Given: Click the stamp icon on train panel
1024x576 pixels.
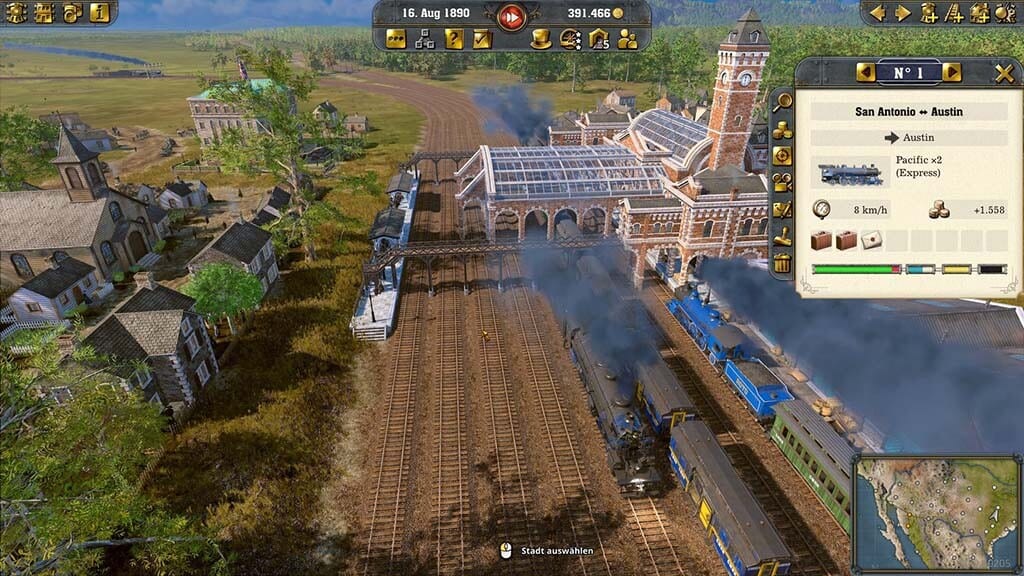Looking at the screenshot, I should tap(782, 237).
